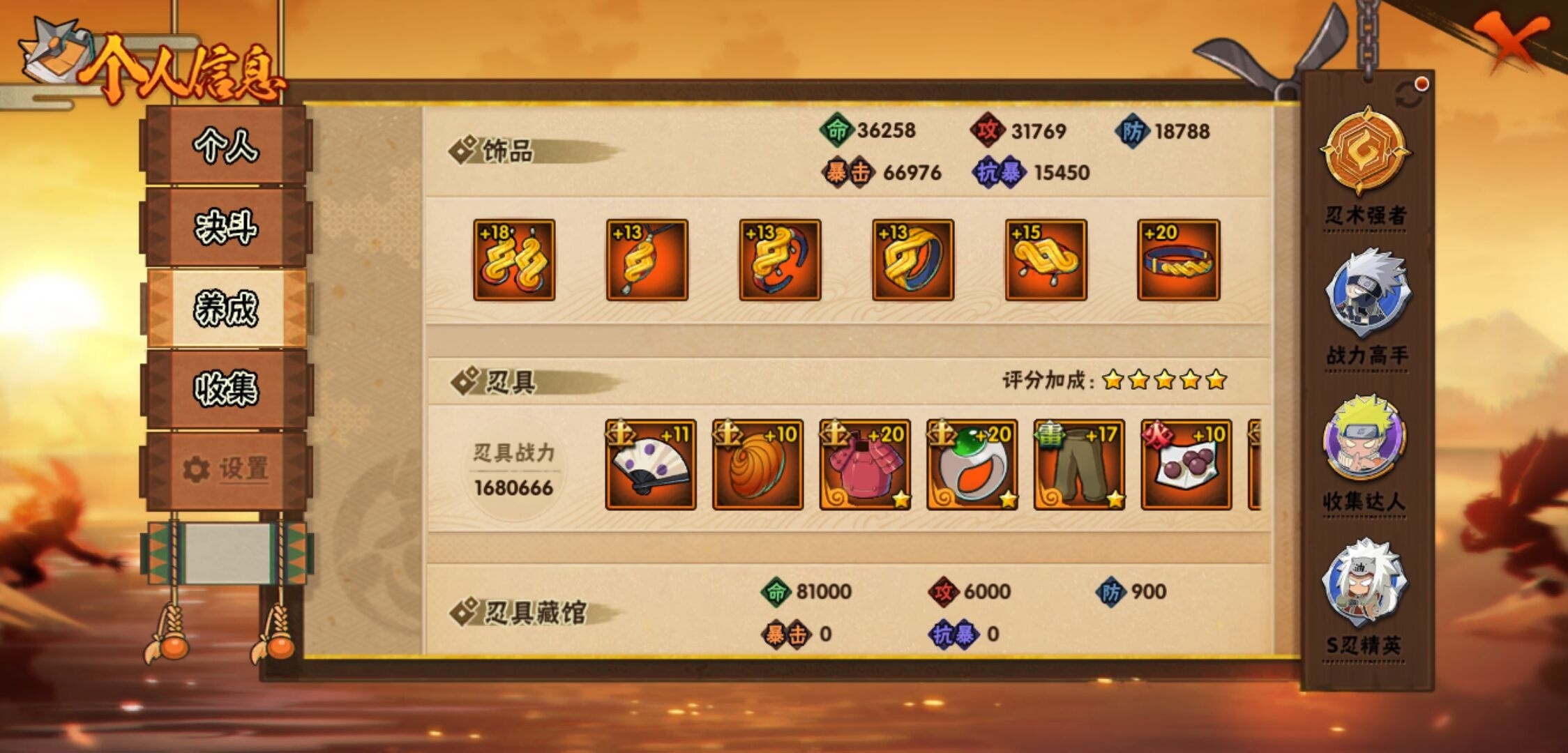Click the 命 health stat icon
Screen dimensions: 1568x753
(x=836, y=128)
